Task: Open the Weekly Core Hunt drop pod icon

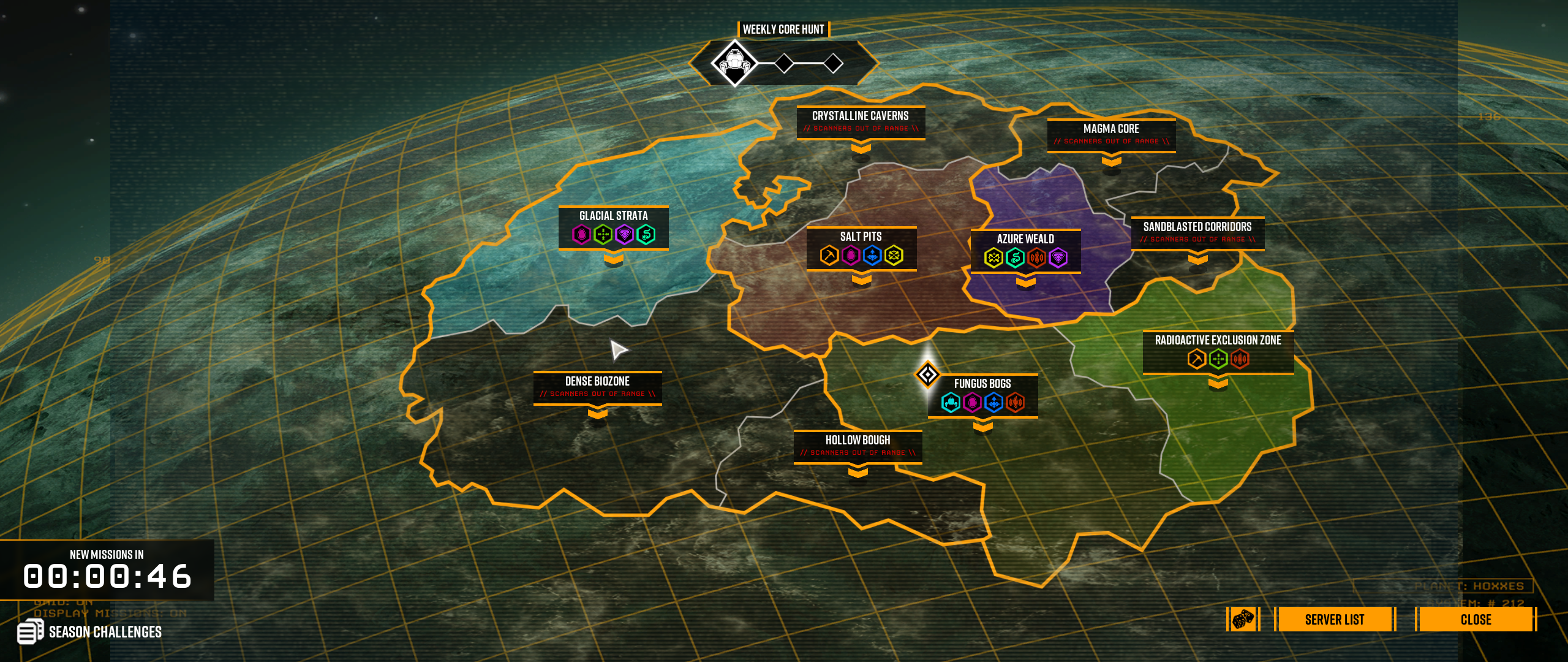Action: pos(734,63)
